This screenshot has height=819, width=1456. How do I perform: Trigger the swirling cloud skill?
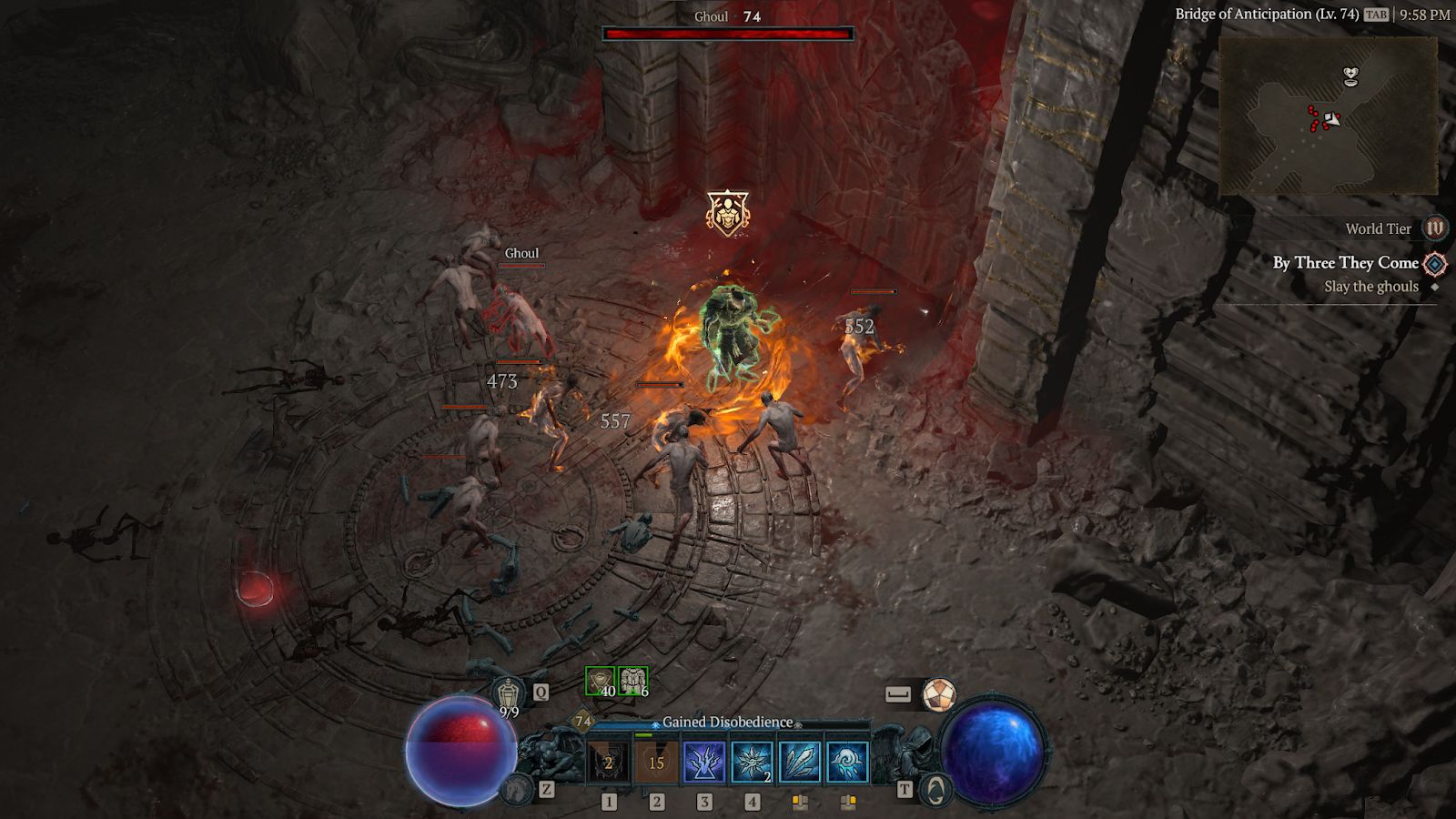847,763
